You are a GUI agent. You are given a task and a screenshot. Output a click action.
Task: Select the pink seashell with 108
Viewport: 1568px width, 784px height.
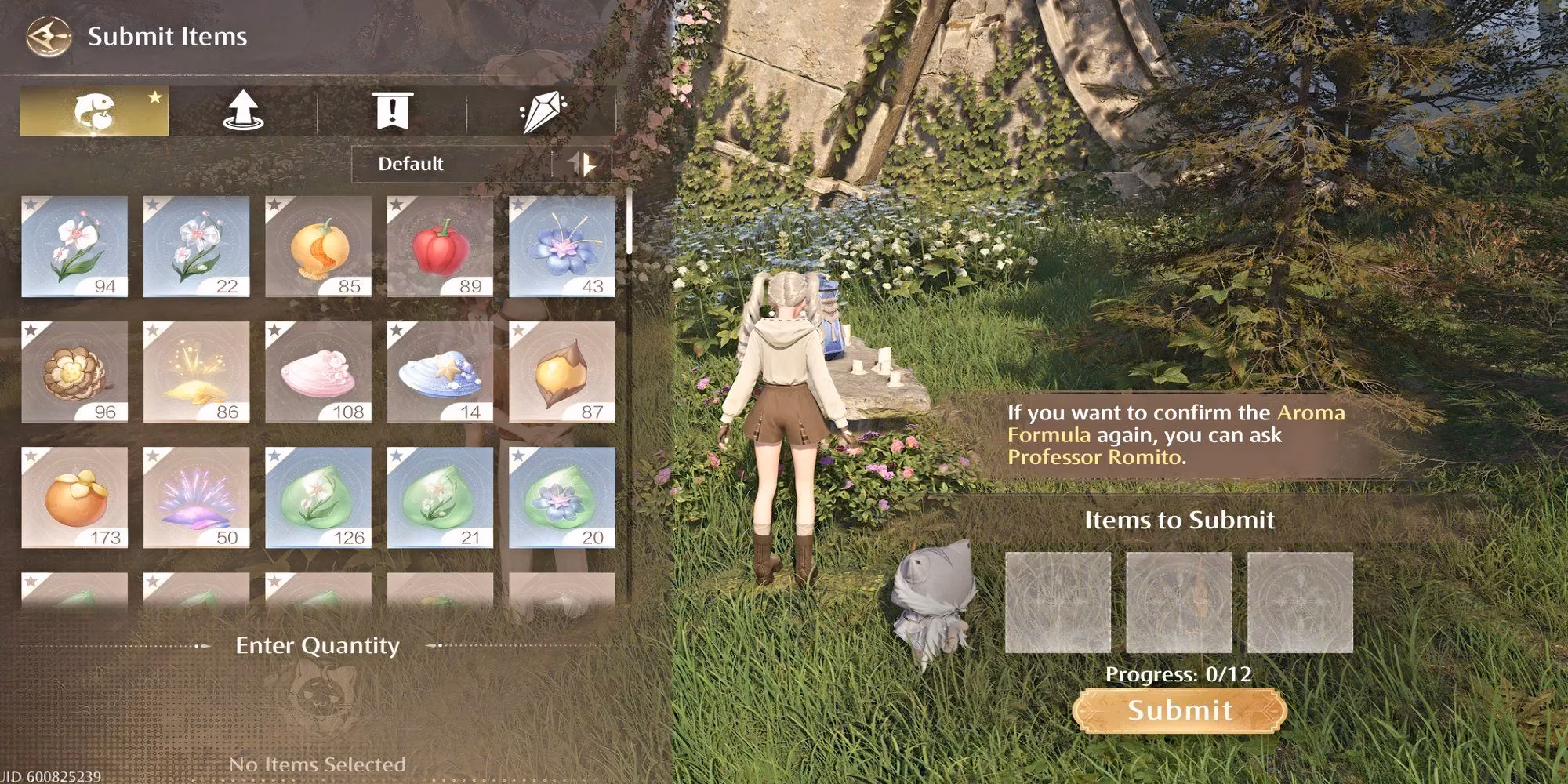coord(318,372)
